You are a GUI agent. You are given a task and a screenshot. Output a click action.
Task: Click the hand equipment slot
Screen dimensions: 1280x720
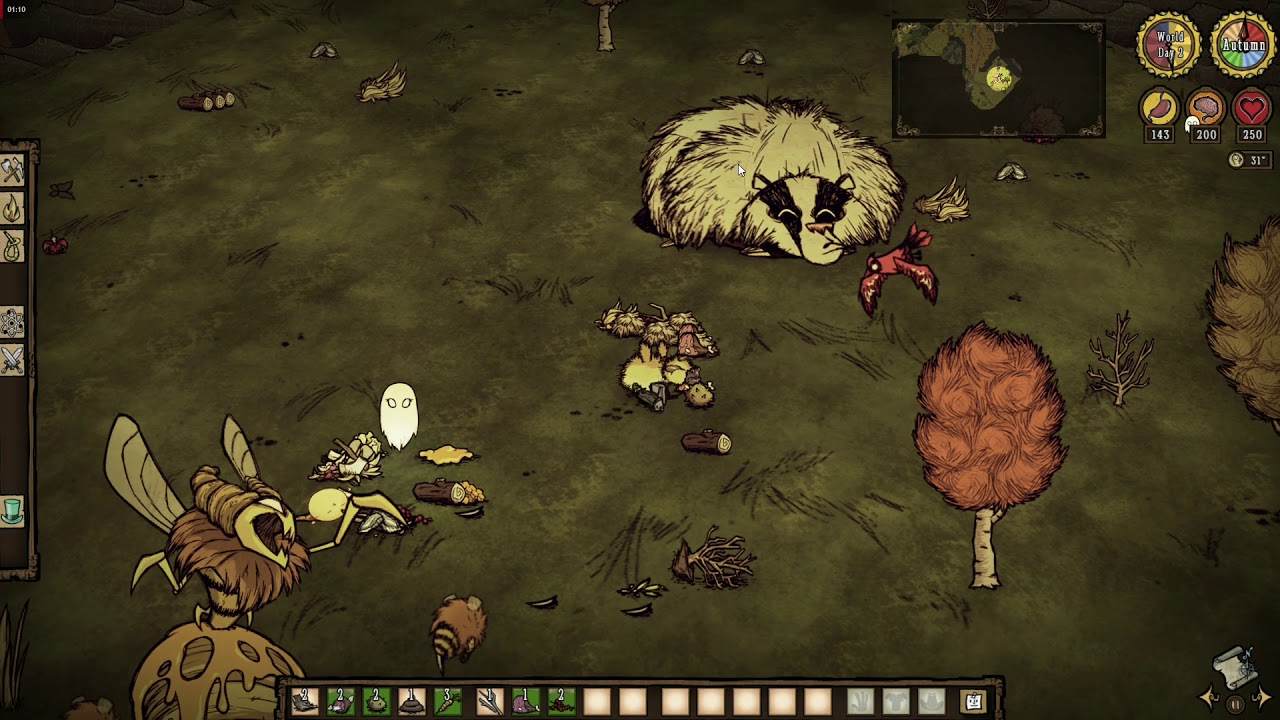(861, 701)
